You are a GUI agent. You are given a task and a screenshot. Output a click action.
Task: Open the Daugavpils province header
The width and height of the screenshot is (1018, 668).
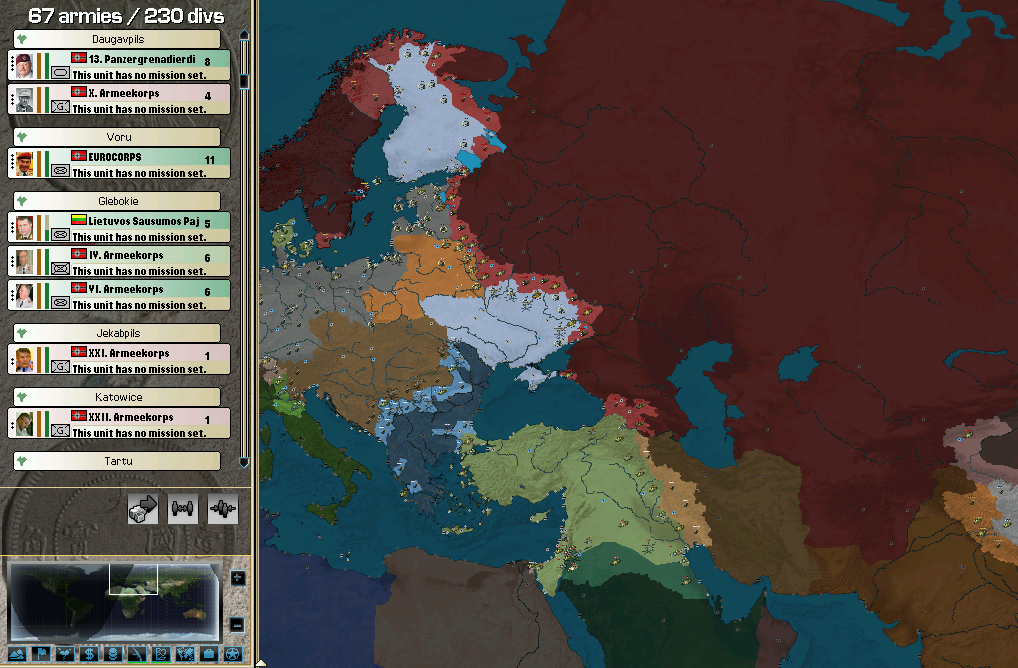[x=116, y=39]
